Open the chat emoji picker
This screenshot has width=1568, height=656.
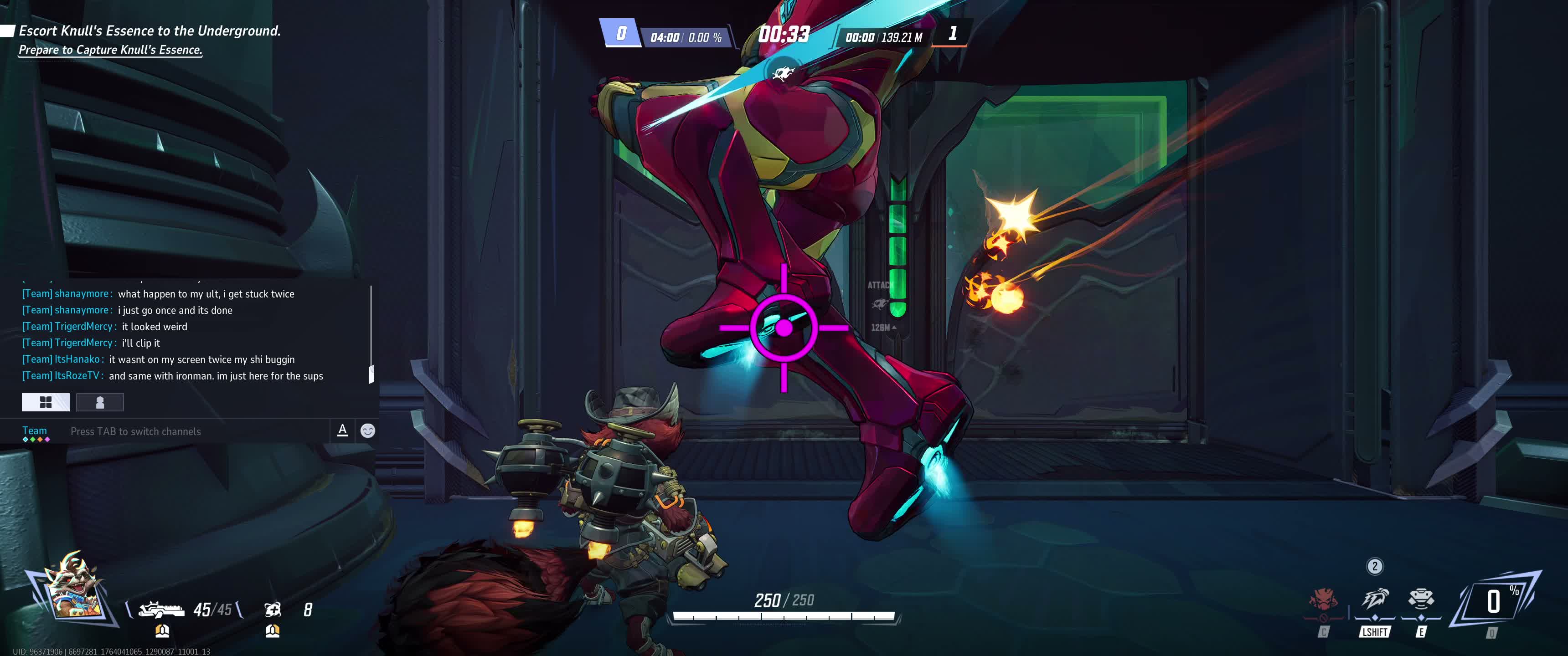coord(368,431)
